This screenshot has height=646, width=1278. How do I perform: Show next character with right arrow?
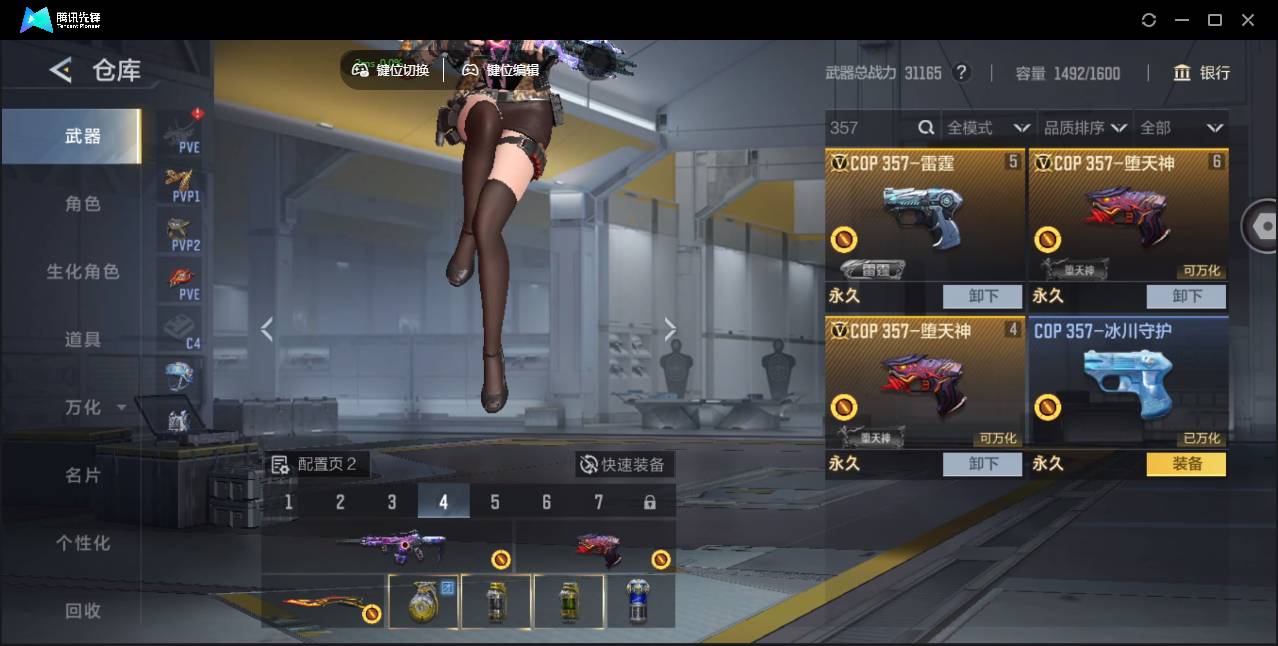(x=670, y=329)
